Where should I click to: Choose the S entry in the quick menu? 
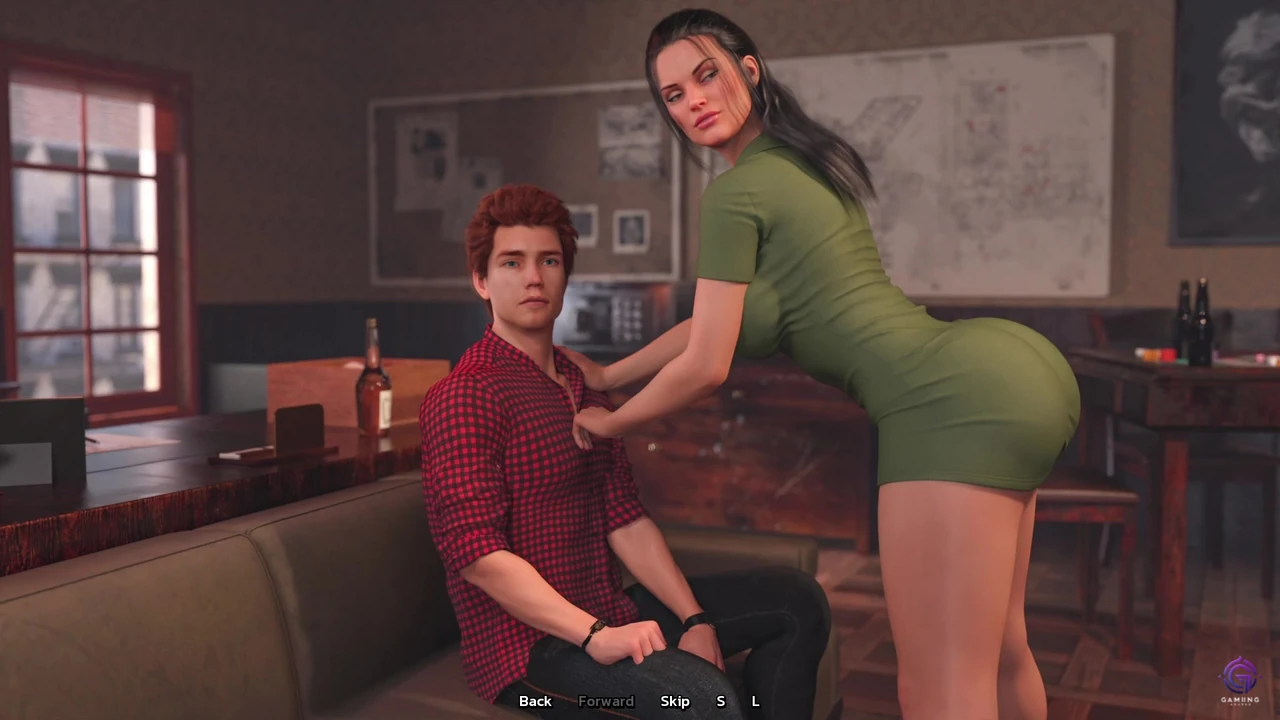[720, 701]
